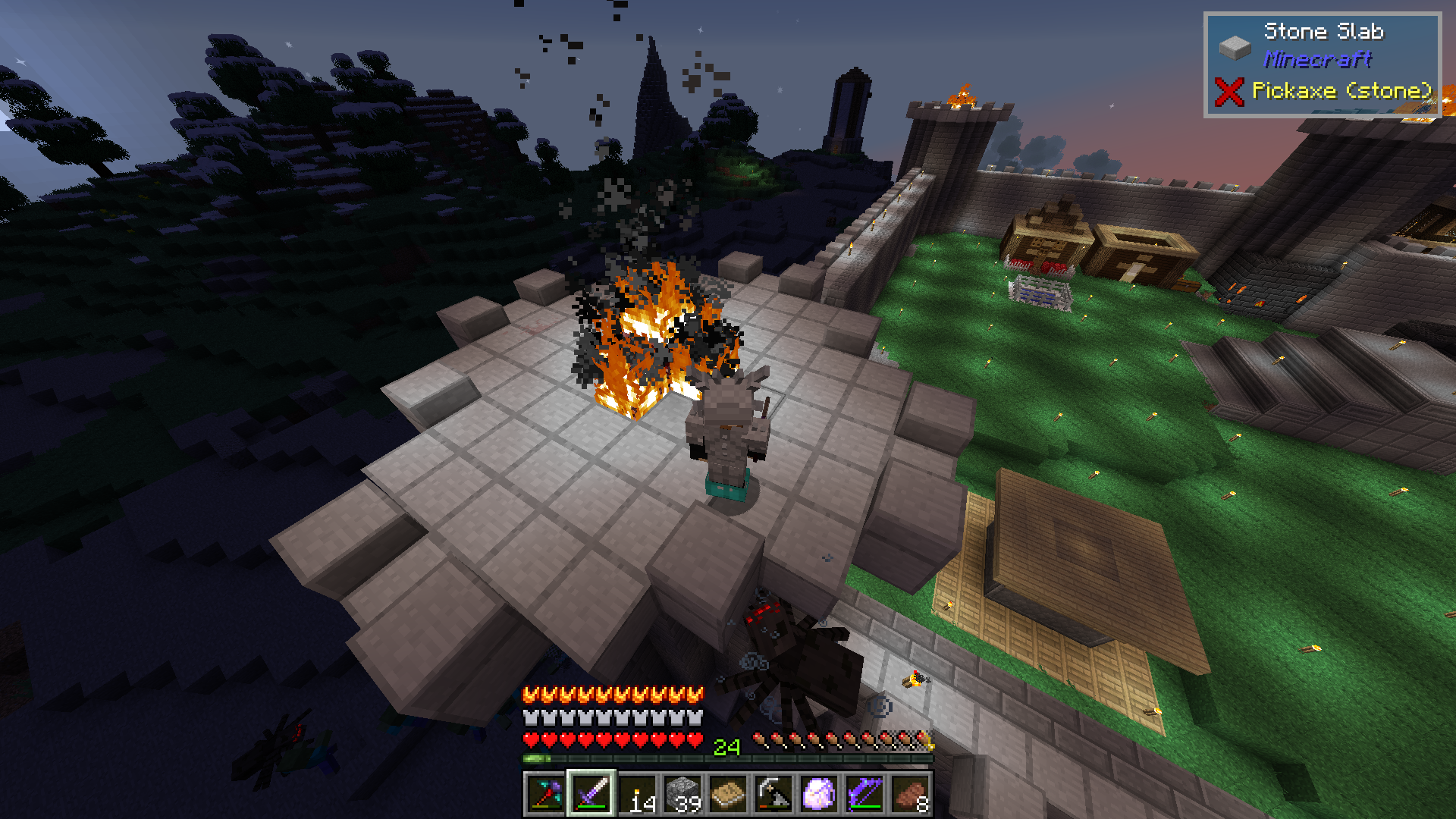Select the enchanted purple sword slot
1456x819 pixels.
[591, 794]
